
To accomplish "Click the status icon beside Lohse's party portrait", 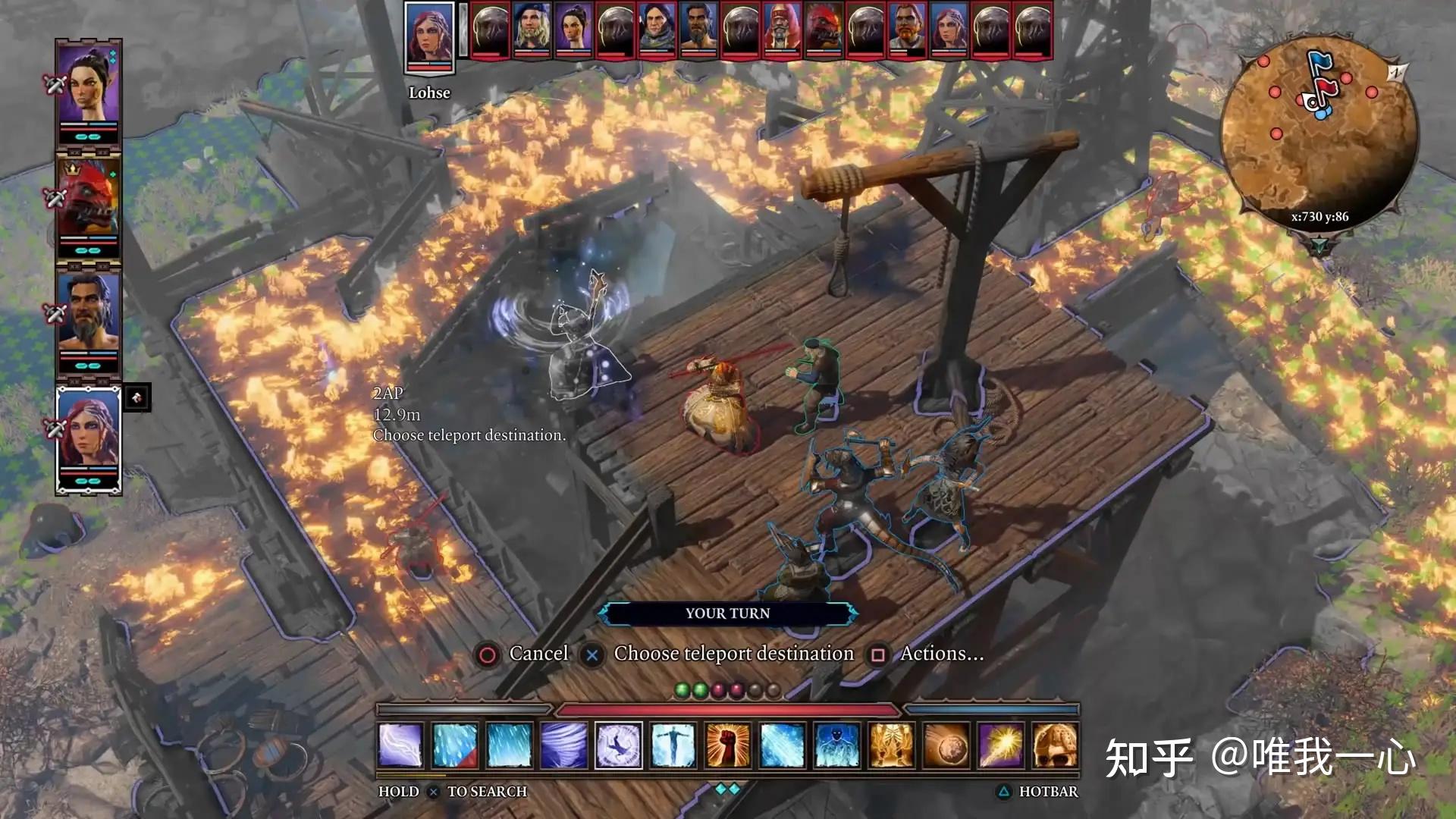I will 136,397.
